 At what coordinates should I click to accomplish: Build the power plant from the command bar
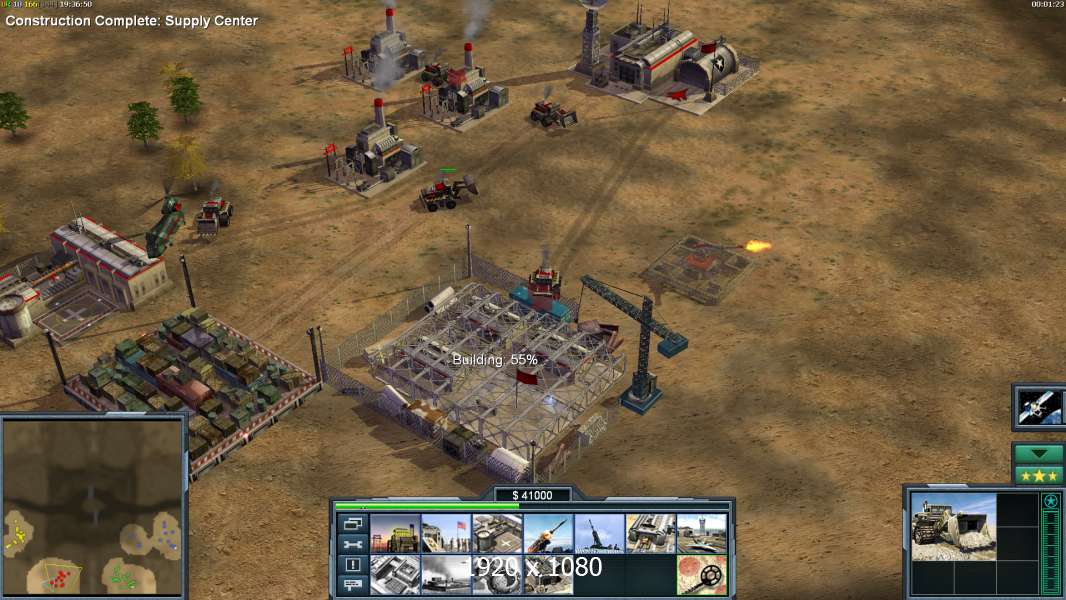click(x=395, y=534)
